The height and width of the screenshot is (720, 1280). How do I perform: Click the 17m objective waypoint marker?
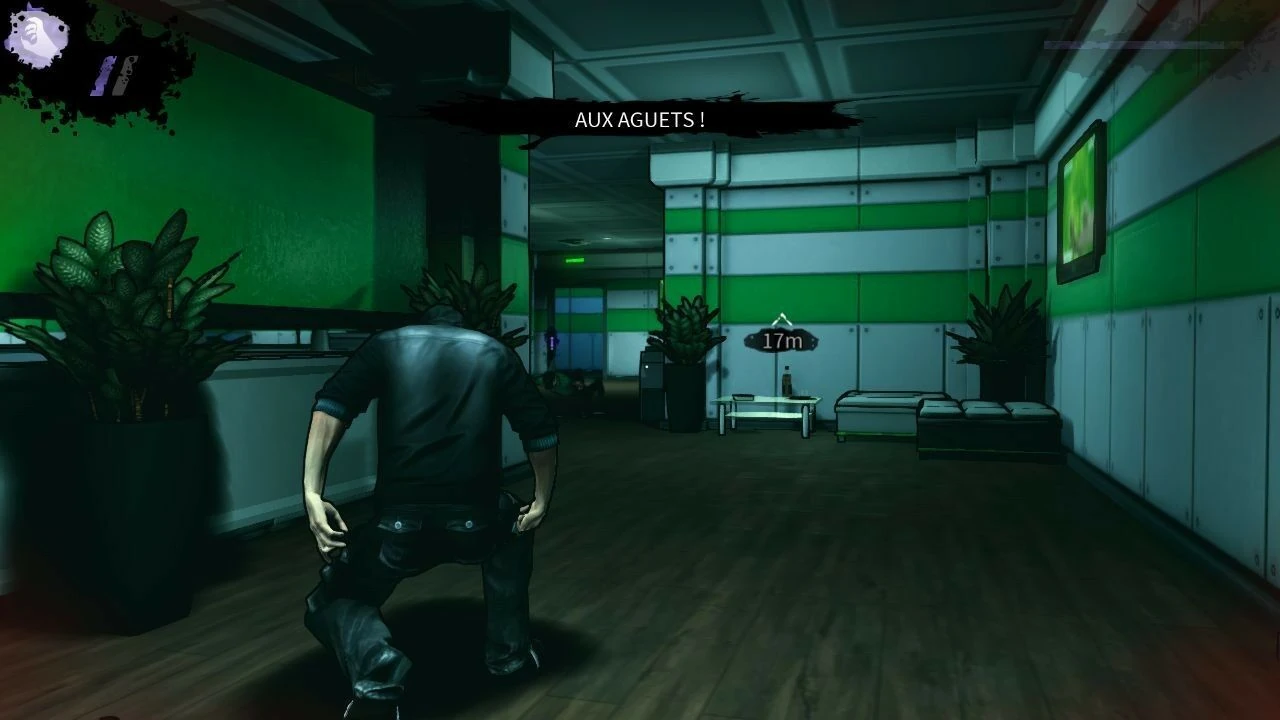[782, 338]
